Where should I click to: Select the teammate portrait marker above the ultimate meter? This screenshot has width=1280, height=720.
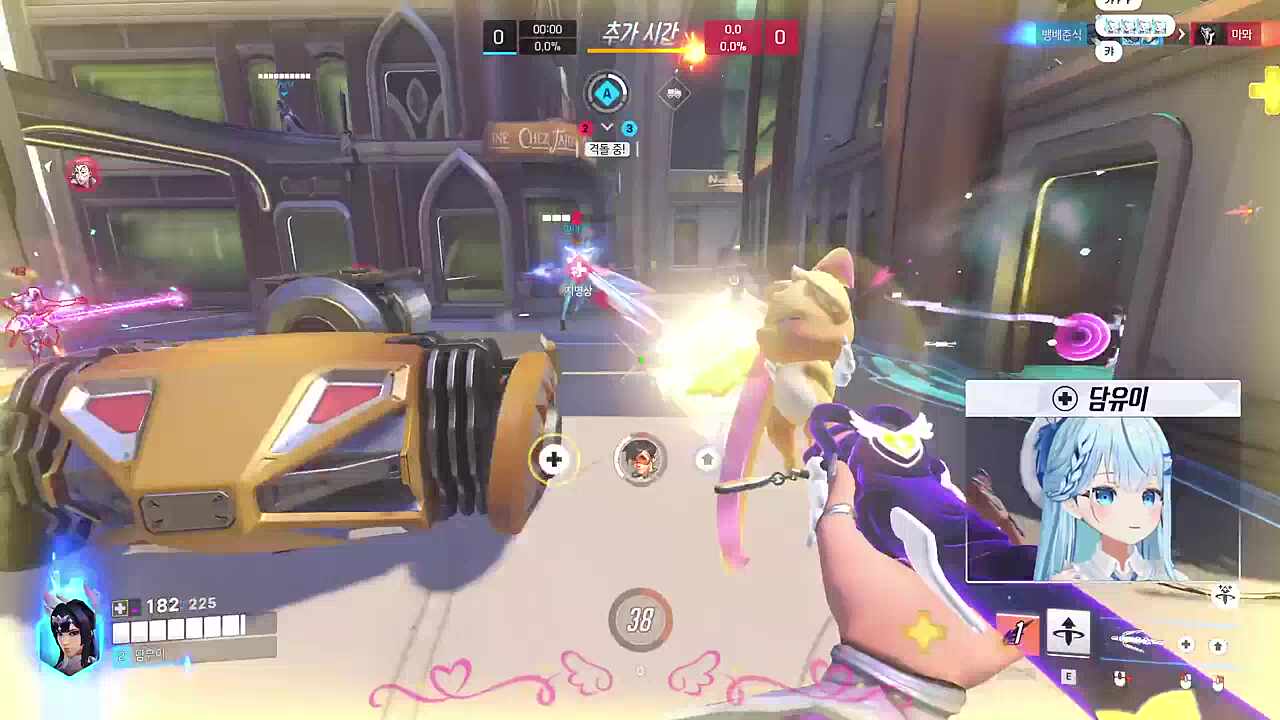tap(640, 459)
